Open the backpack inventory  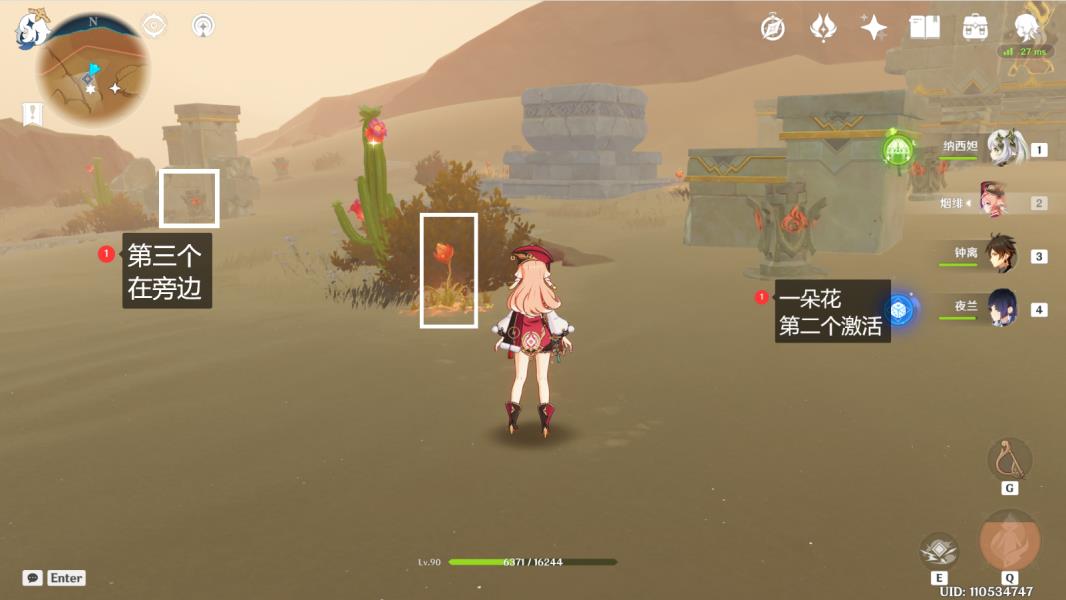point(976,28)
